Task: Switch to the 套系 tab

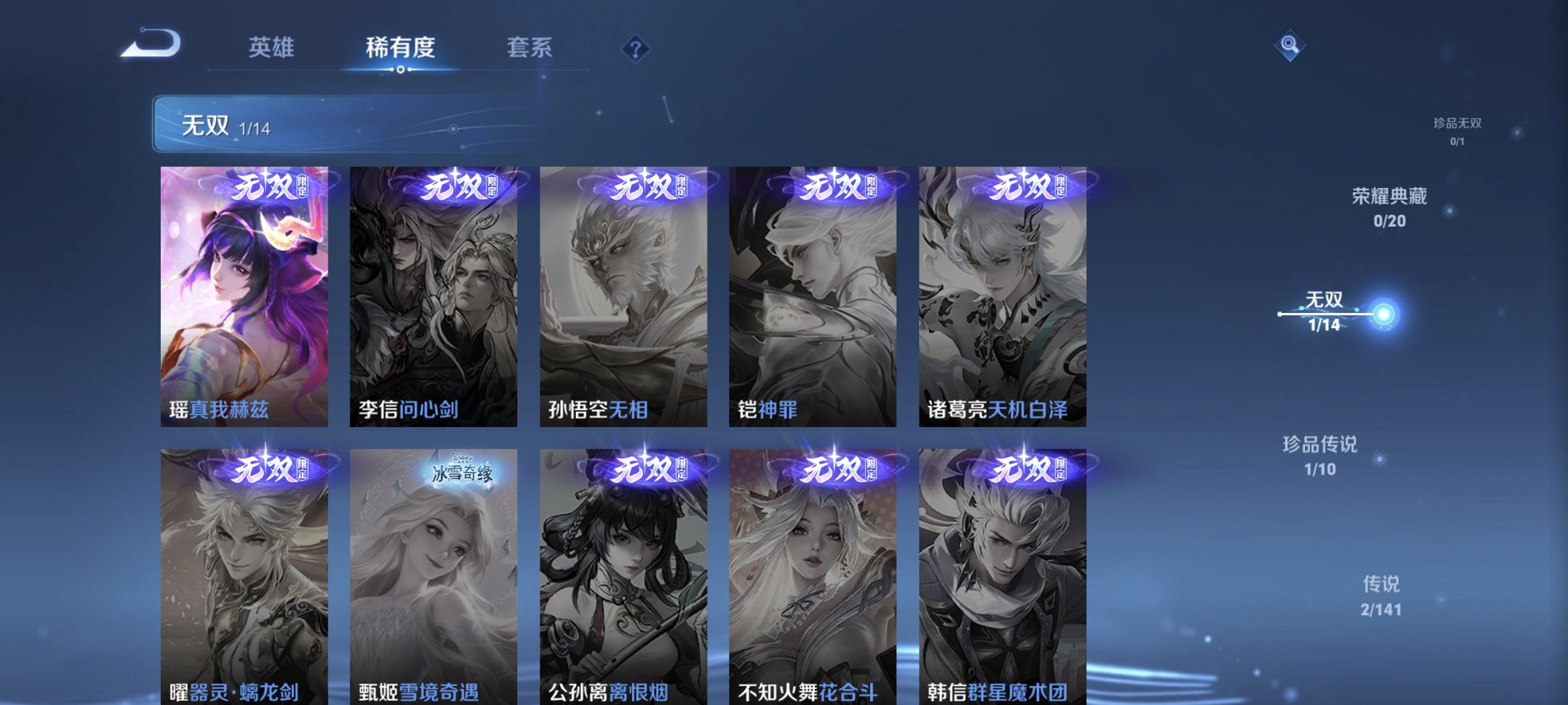Action: point(530,47)
